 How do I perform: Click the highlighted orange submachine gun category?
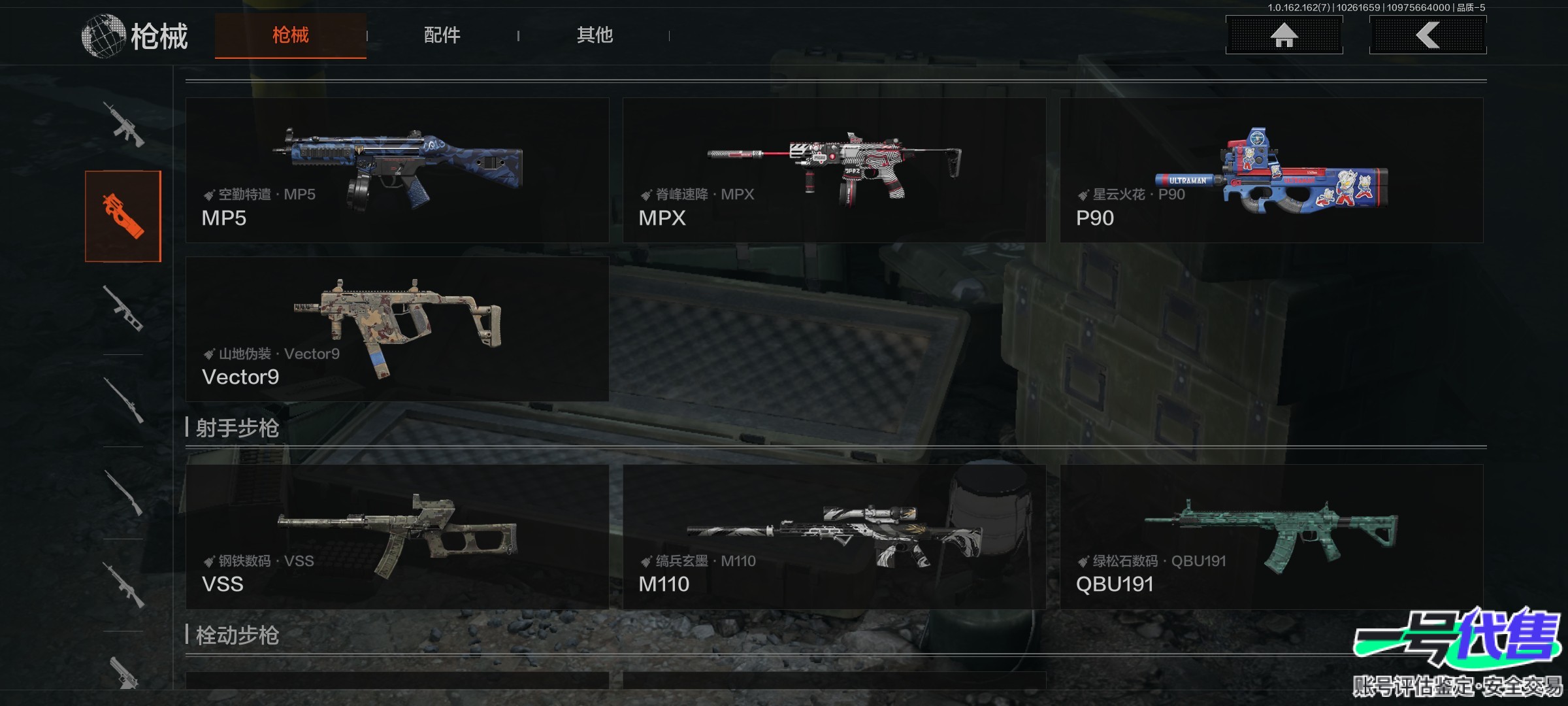(x=123, y=216)
